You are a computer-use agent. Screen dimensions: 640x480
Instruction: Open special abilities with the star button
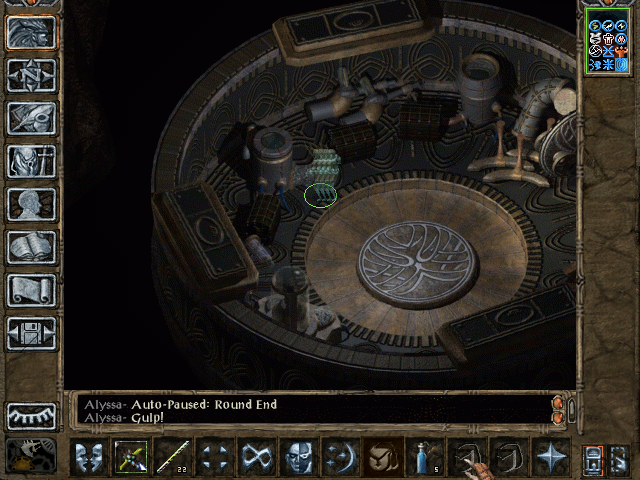click(x=551, y=457)
